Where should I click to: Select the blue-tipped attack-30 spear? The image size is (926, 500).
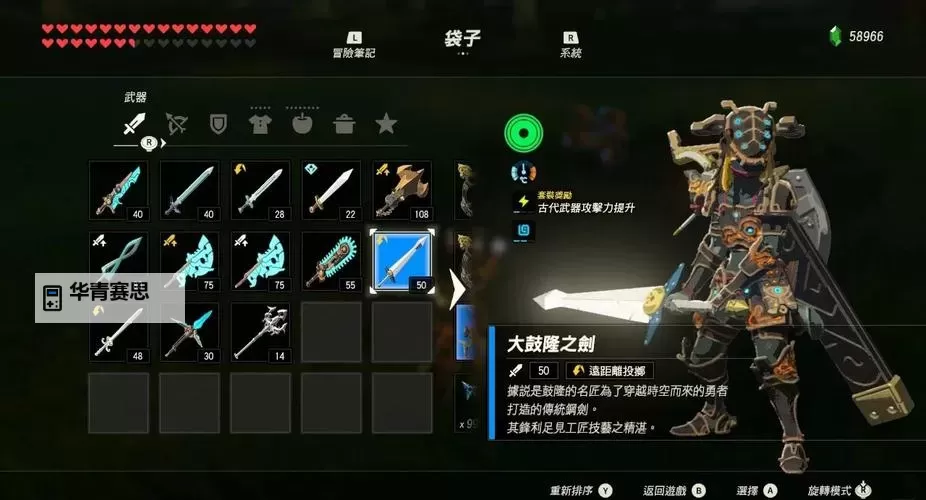(x=190, y=332)
